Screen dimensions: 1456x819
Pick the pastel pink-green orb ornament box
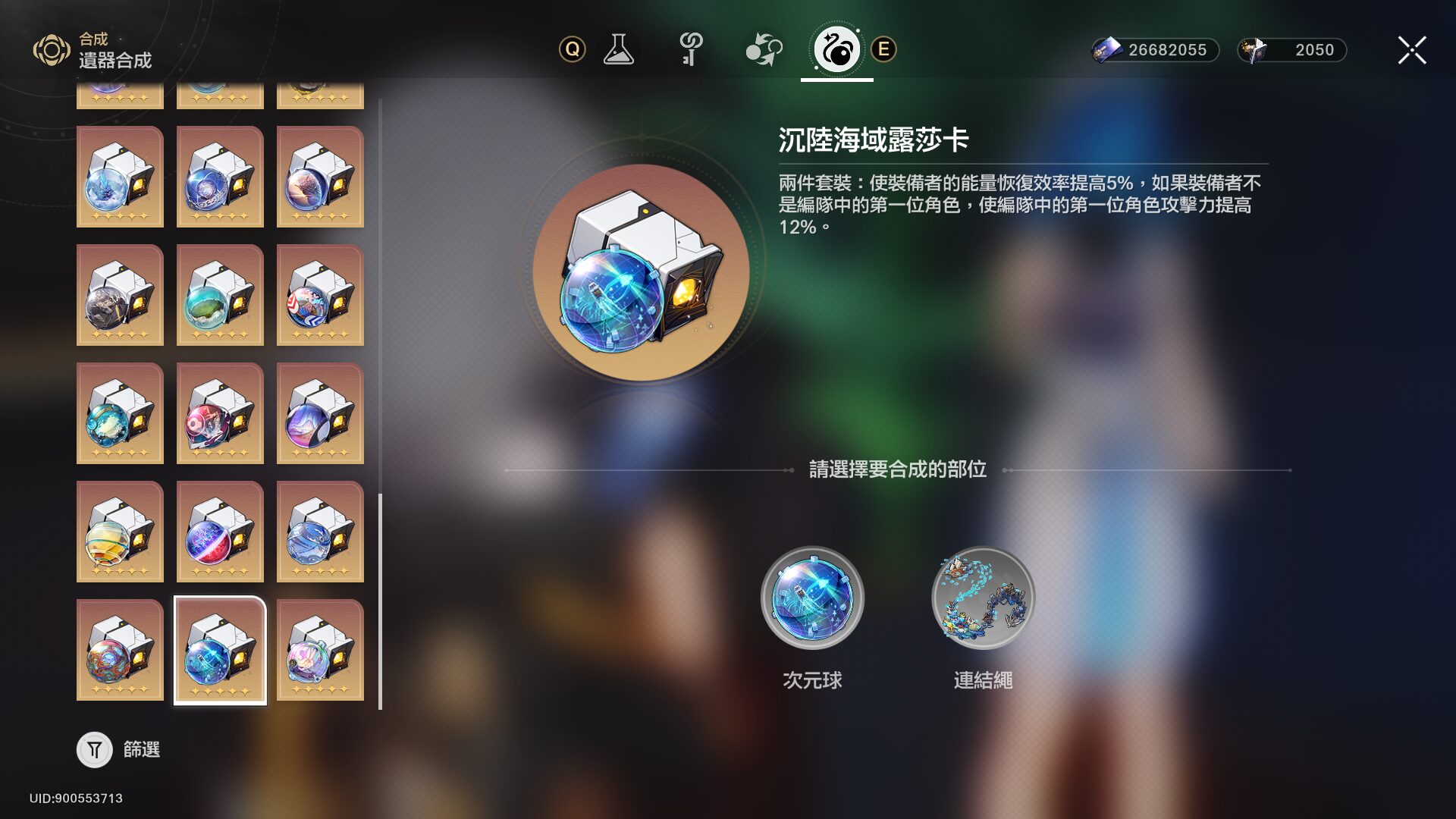[x=320, y=651]
